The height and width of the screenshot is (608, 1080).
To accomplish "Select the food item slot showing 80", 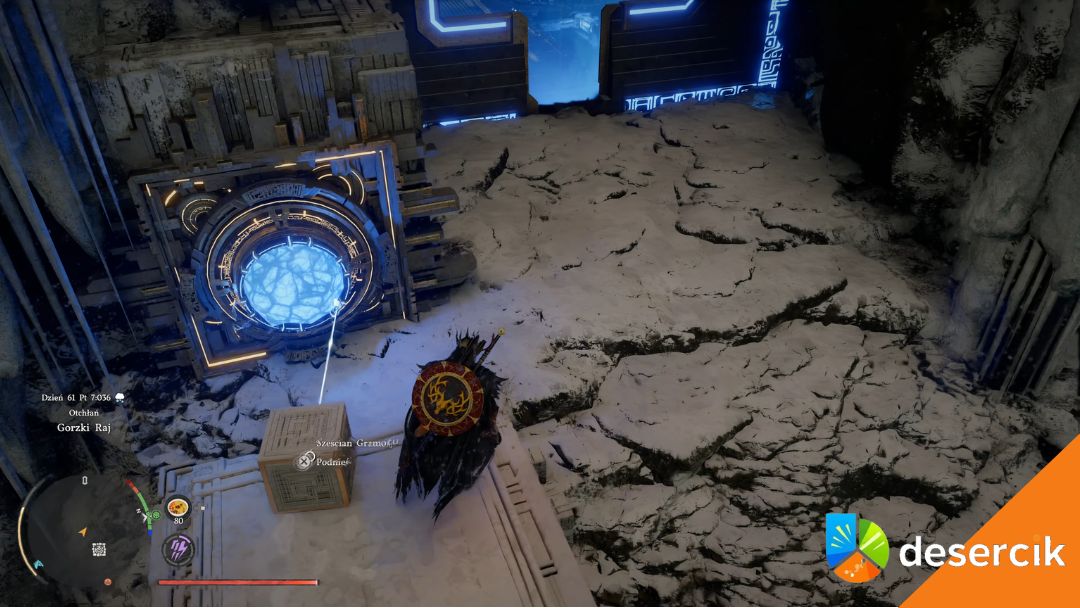I will 178,508.
